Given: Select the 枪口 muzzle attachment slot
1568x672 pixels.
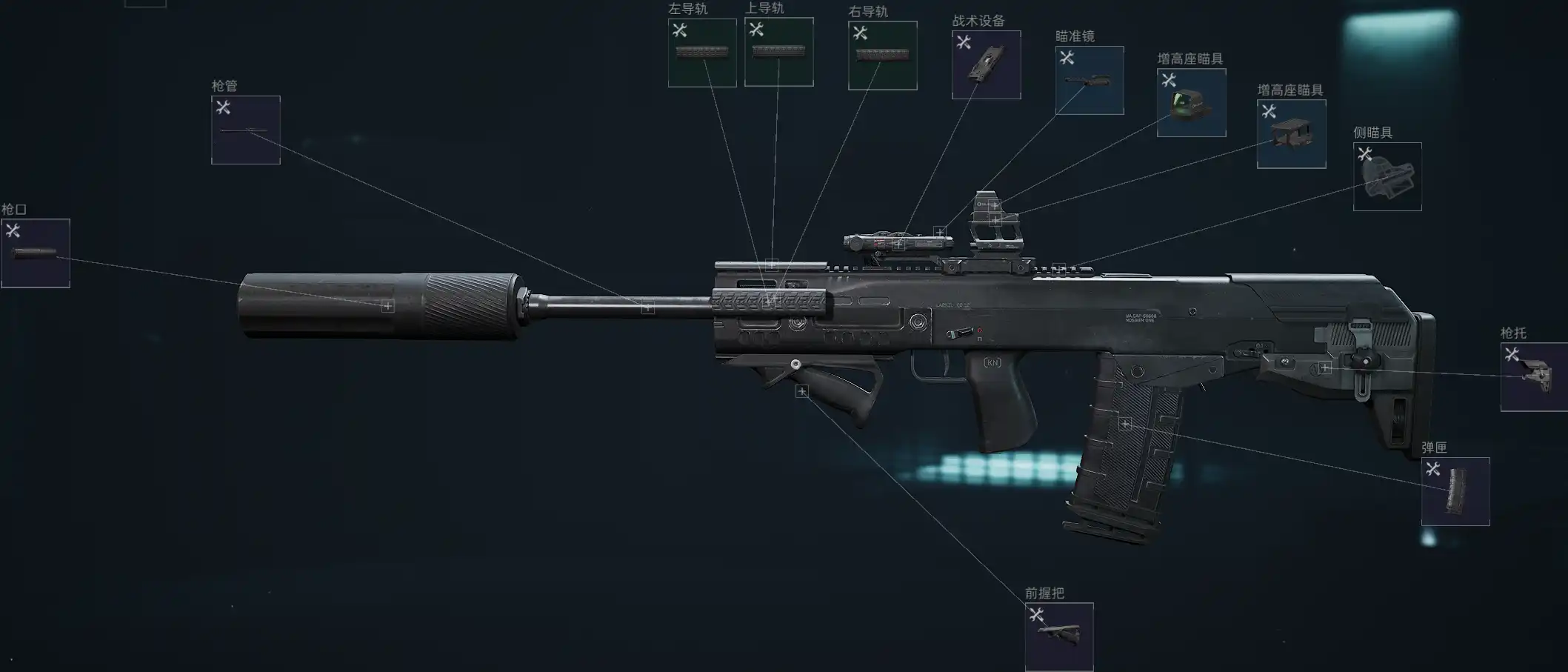Looking at the screenshot, I should [x=36, y=253].
